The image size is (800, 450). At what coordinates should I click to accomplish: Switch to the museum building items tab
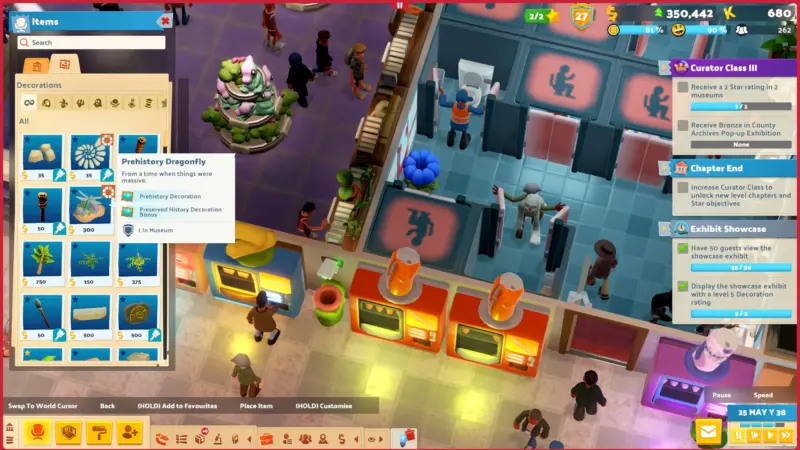(x=36, y=66)
